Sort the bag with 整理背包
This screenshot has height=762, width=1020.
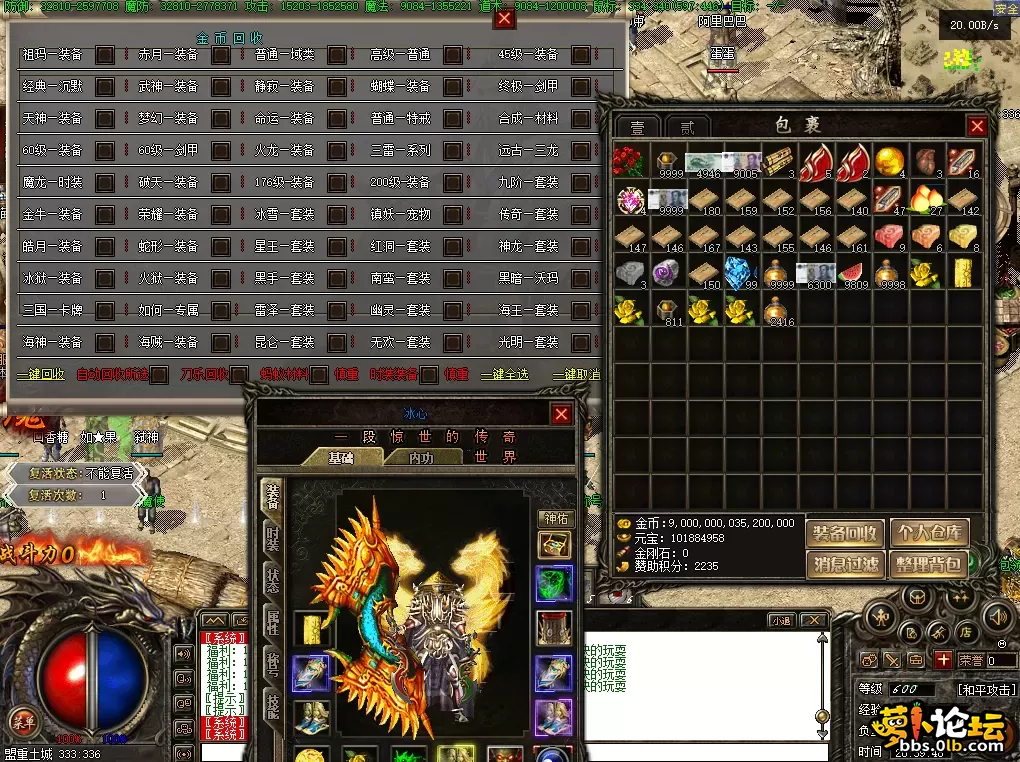[x=929, y=564]
